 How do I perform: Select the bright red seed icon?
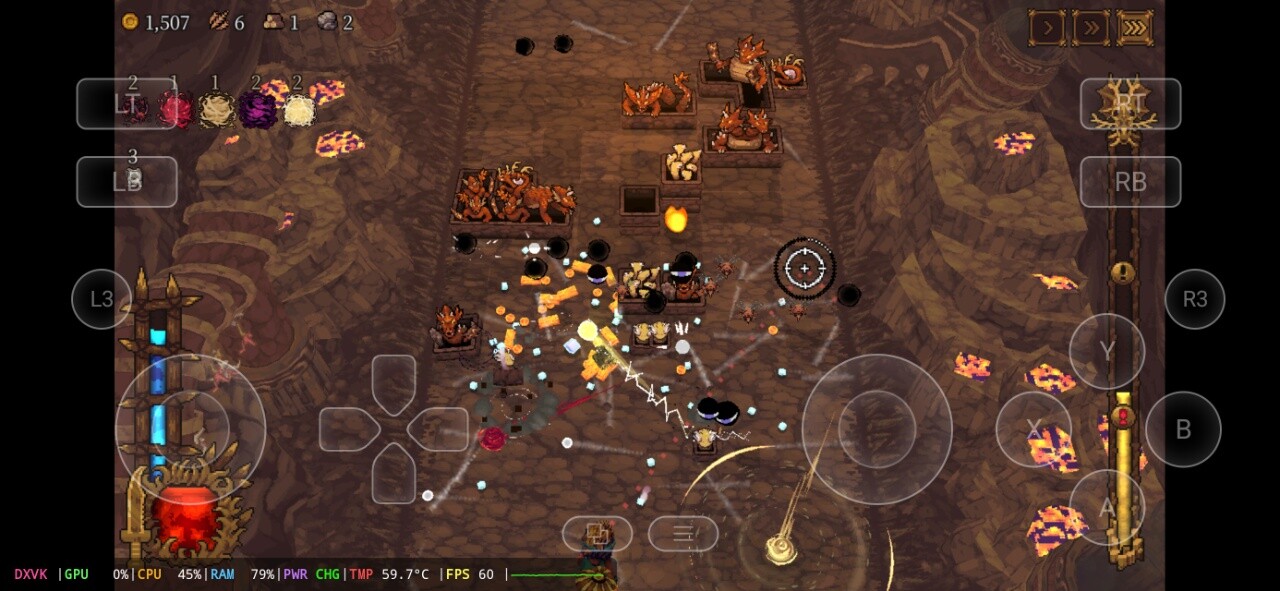[176, 109]
